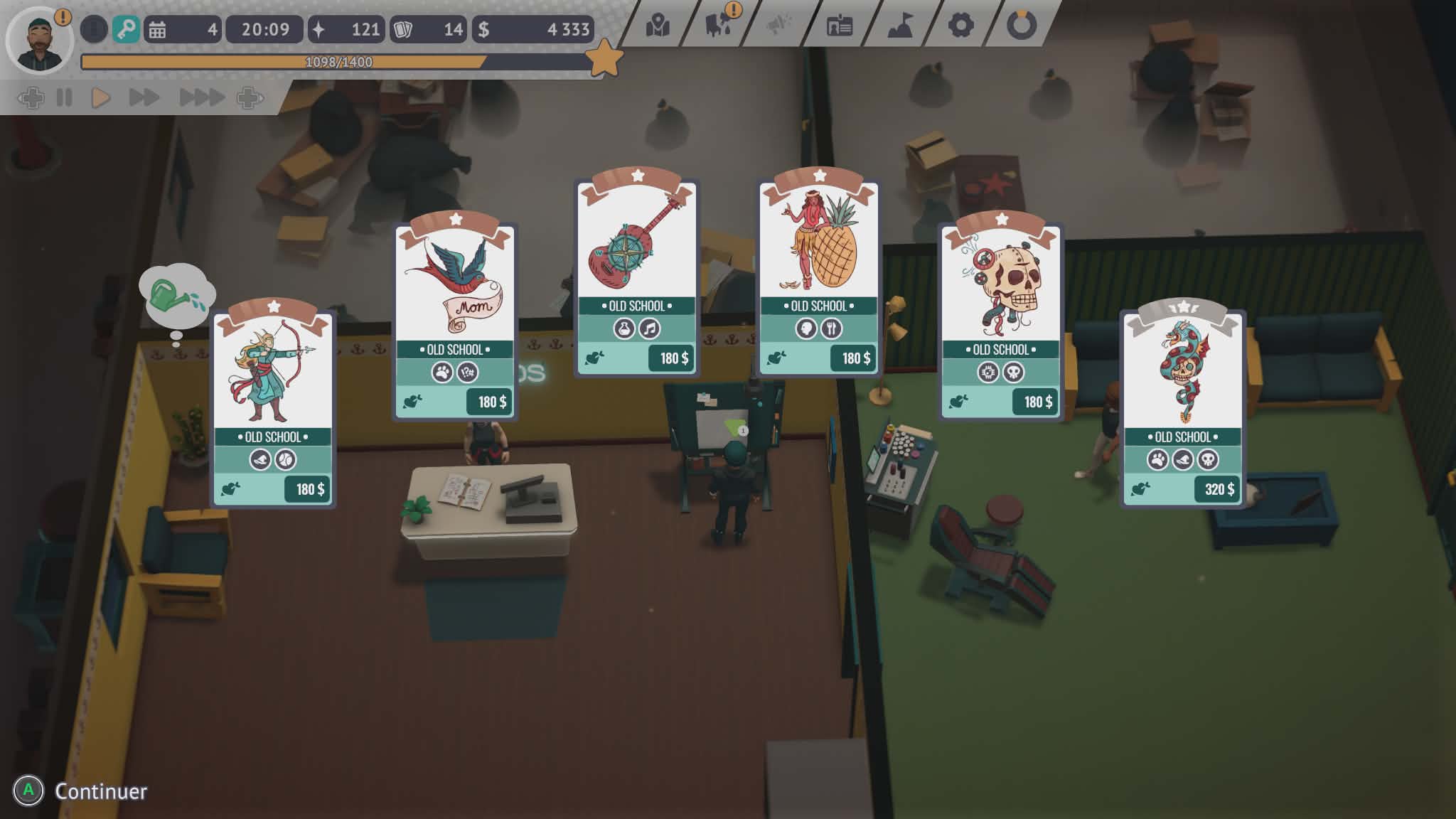Pause the game time

pos(65,97)
